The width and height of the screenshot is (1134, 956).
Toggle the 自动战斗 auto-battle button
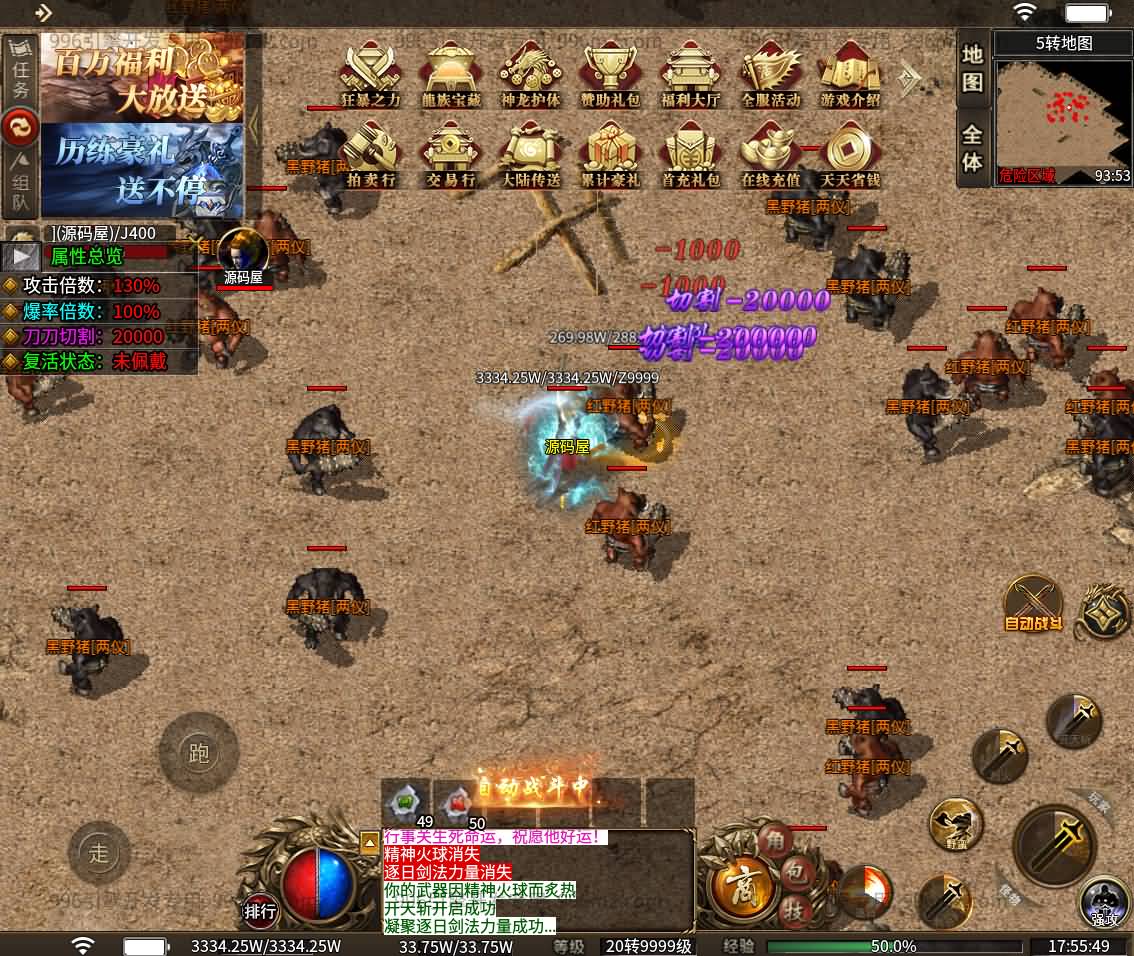(x=1033, y=603)
